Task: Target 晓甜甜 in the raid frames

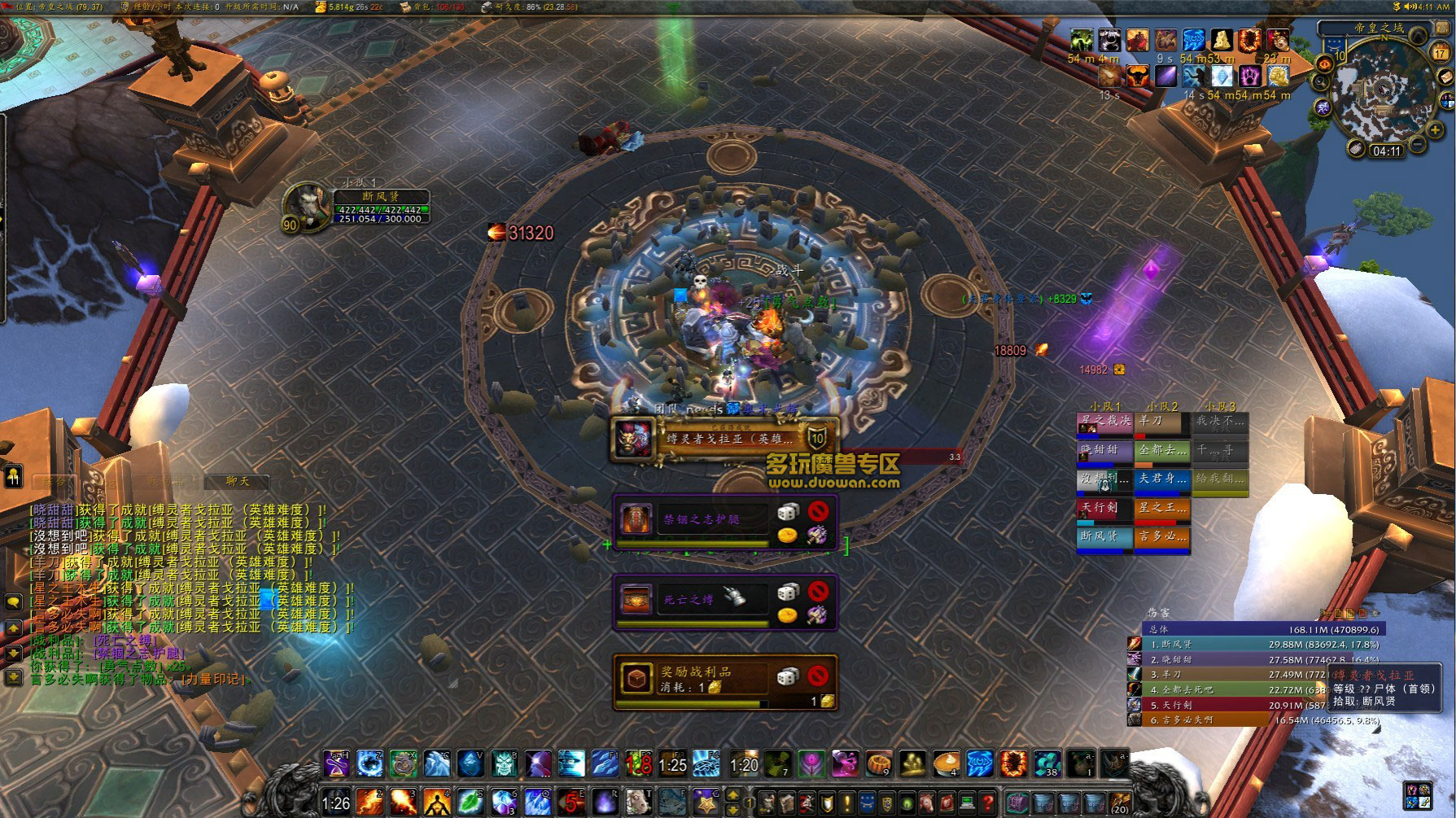Action: [1104, 452]
